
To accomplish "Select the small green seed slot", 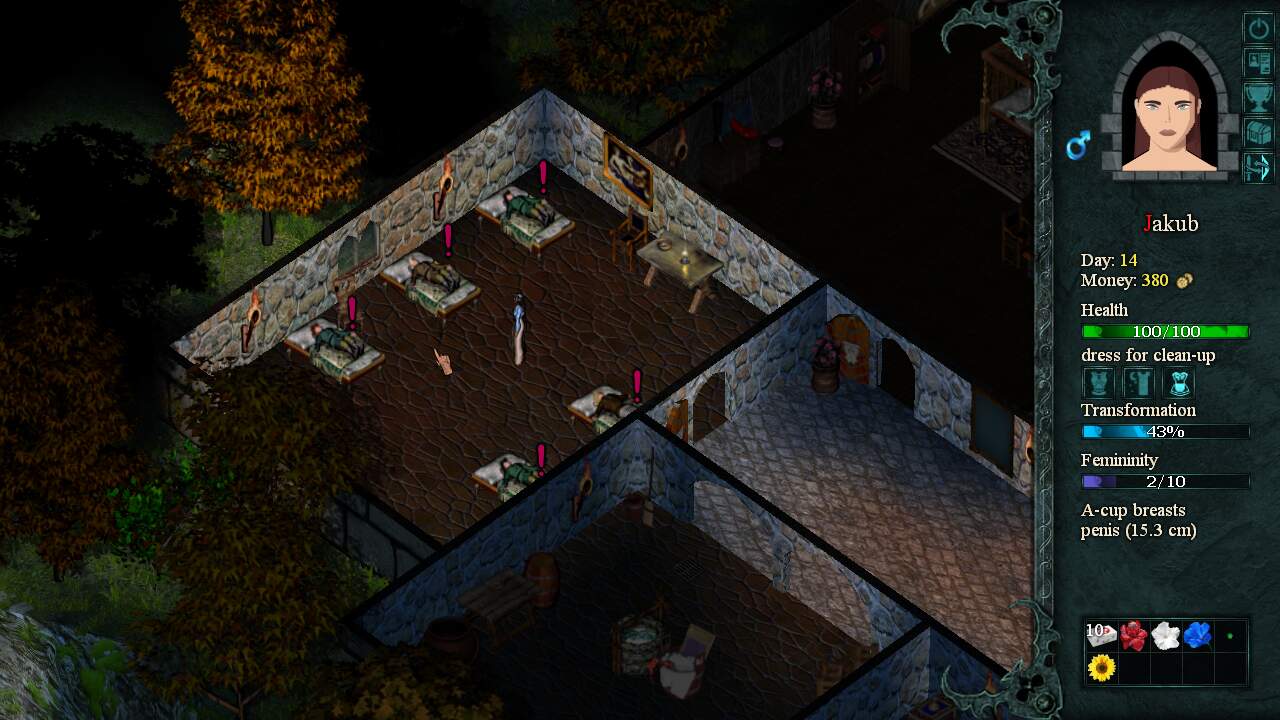I will tap(1230, 635).
